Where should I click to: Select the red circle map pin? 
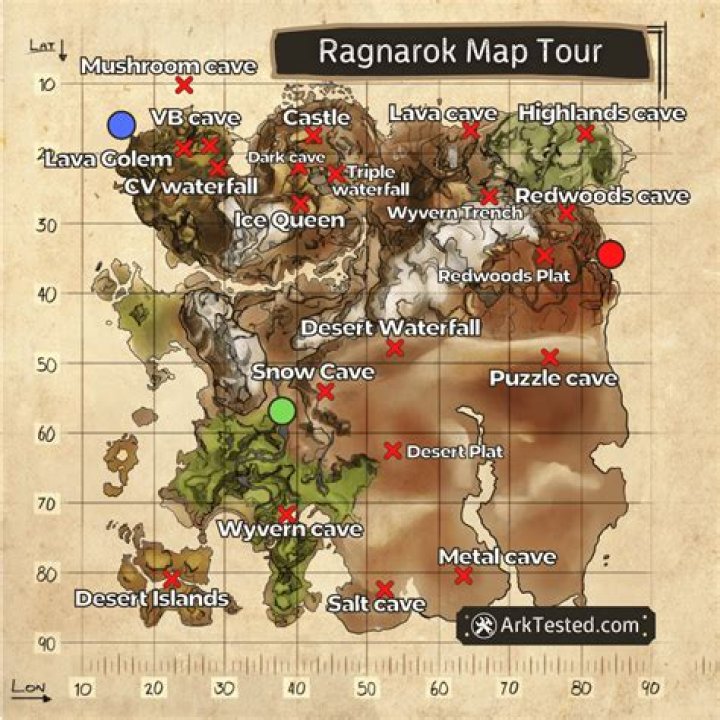(x=610, y=254)
